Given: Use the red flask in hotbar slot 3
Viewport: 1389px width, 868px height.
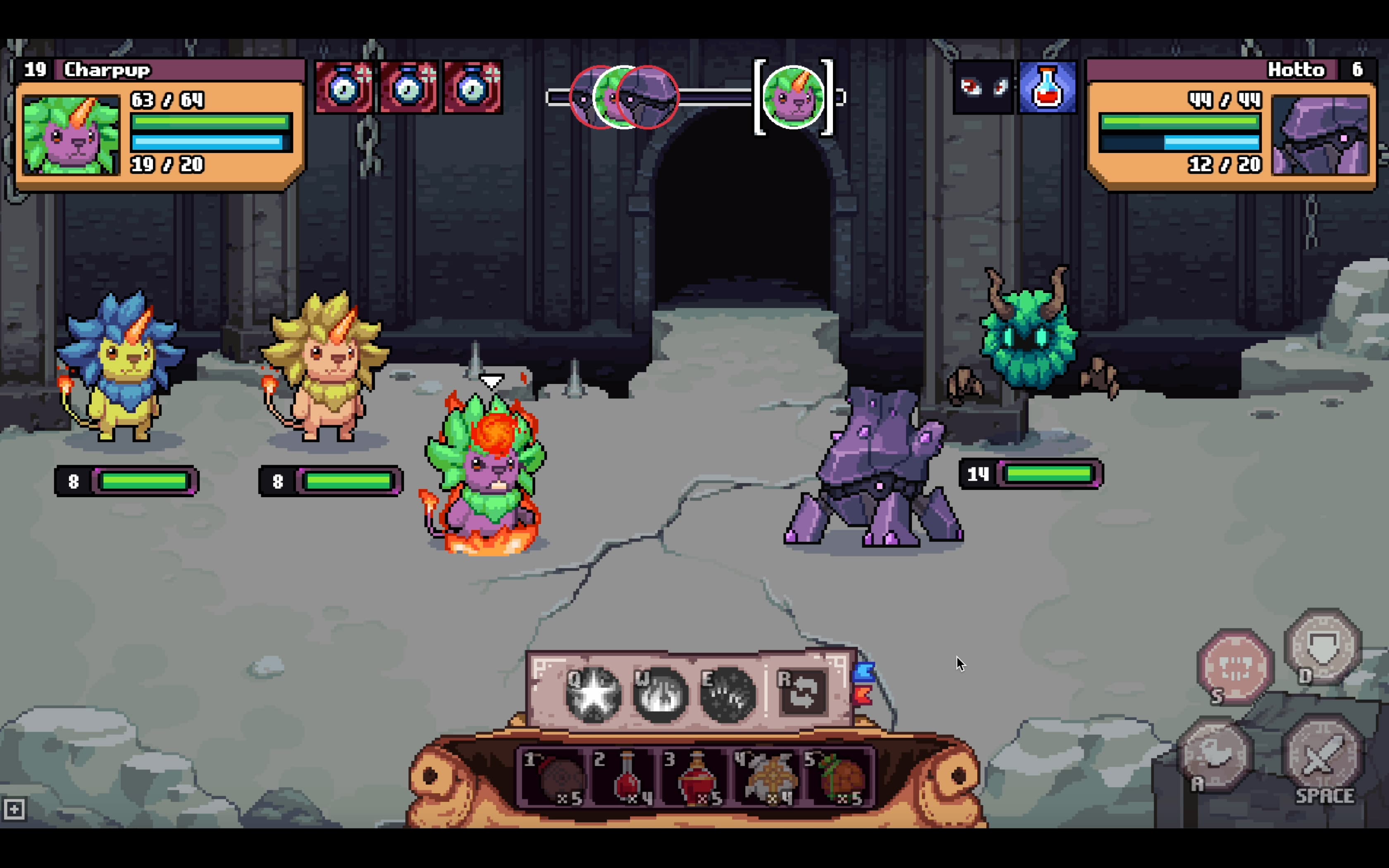Looking at the screenshot, I should coord(697,778).
